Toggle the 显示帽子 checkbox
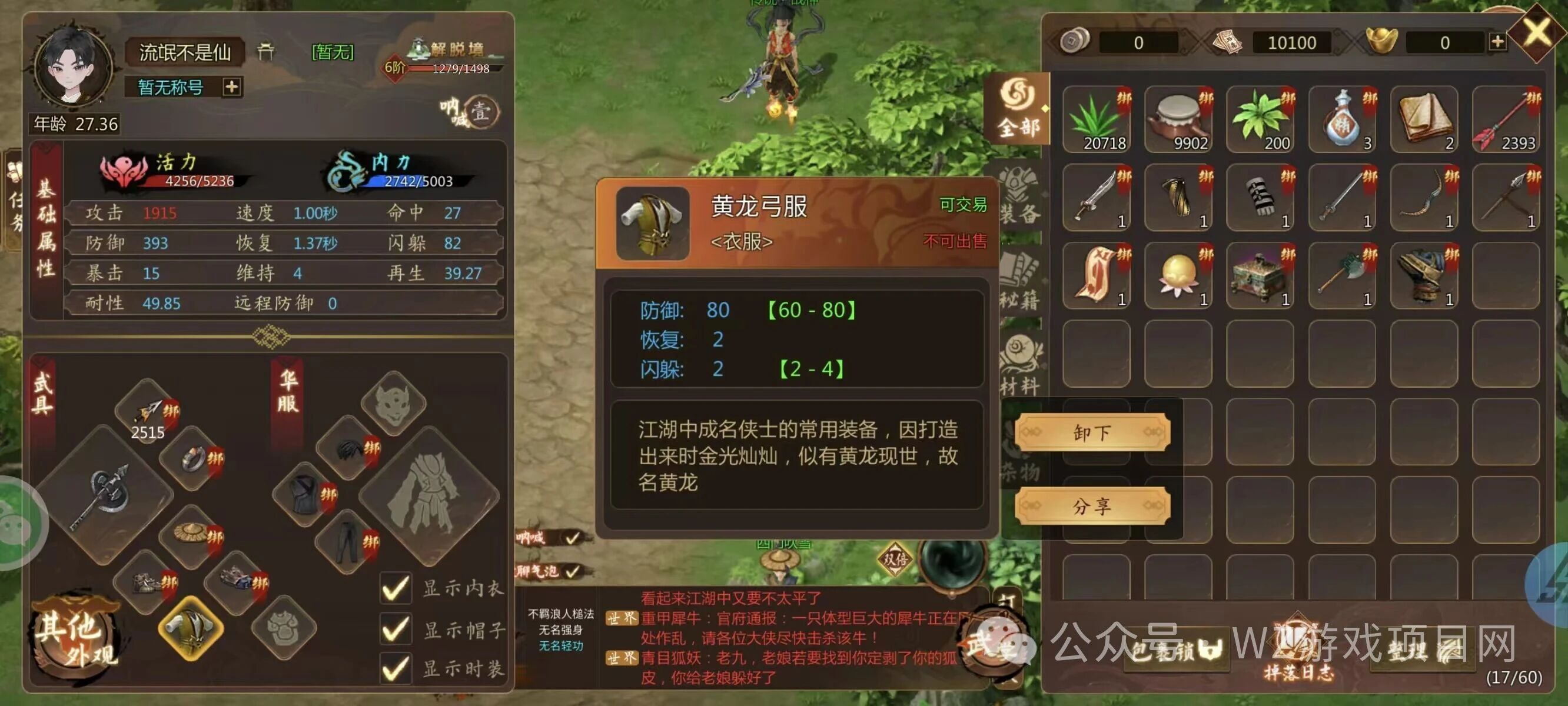 tap(396, 629)
